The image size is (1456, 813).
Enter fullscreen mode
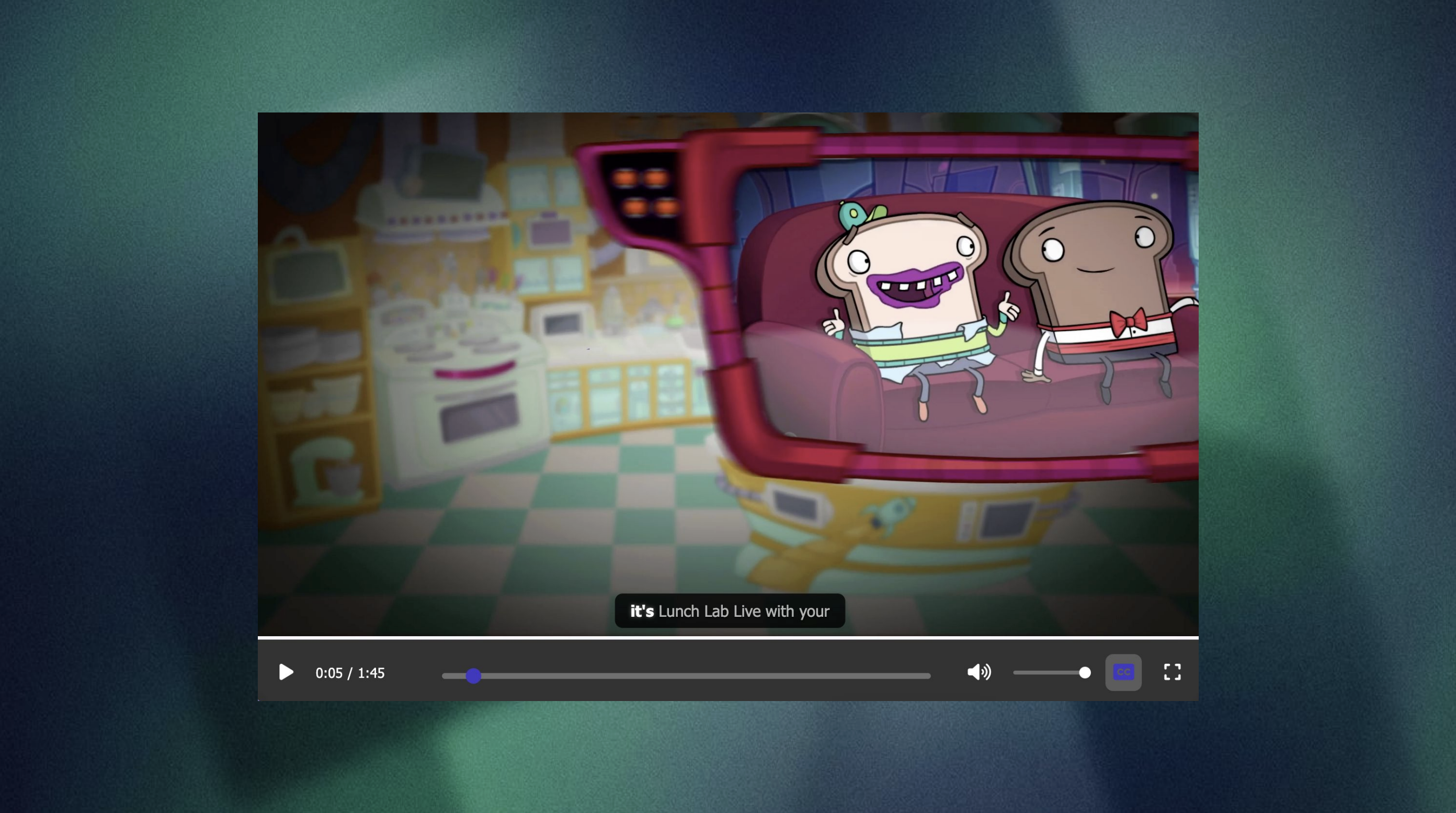tap(1171, 672)
